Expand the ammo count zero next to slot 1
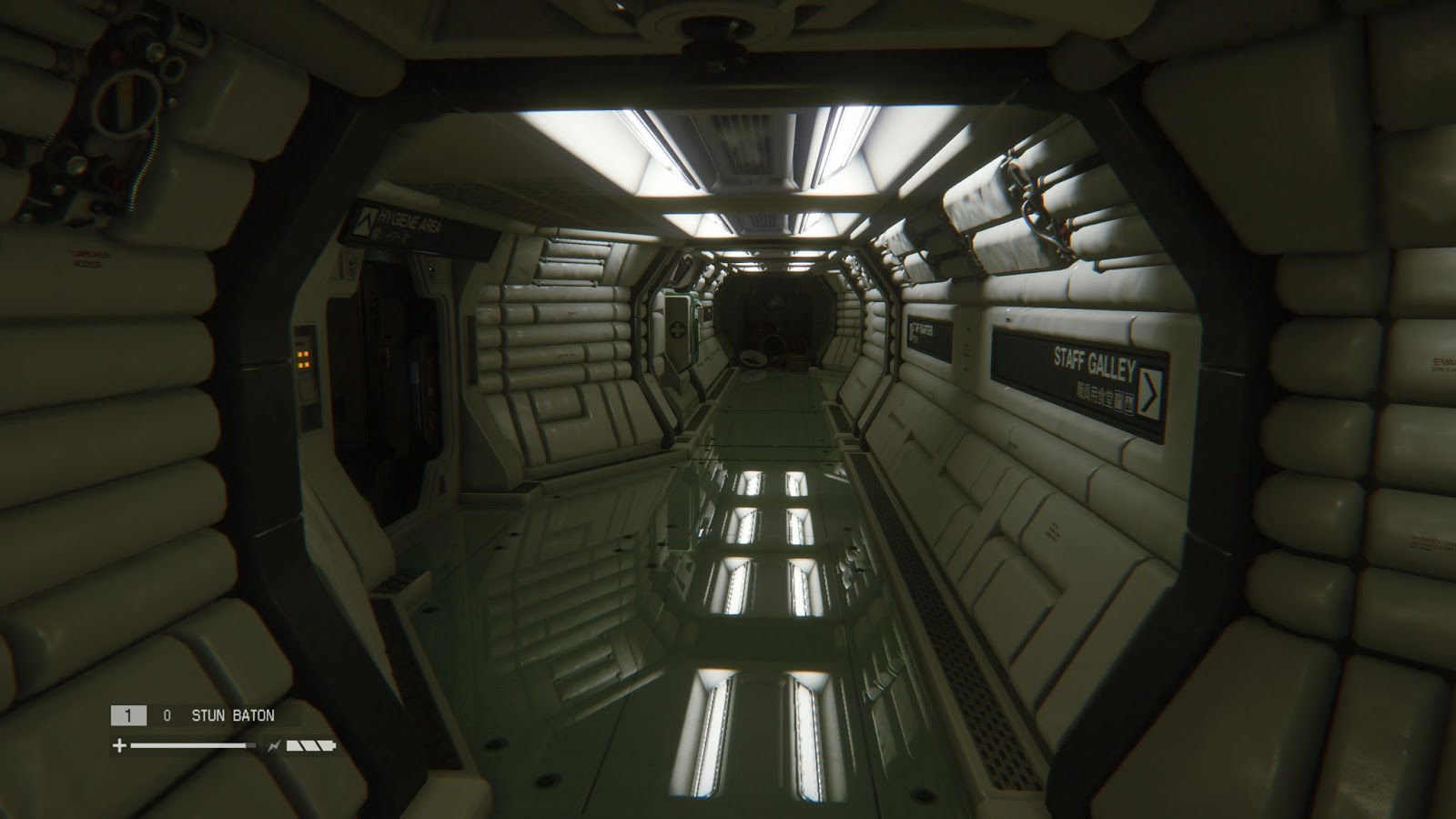 (167, 714)
